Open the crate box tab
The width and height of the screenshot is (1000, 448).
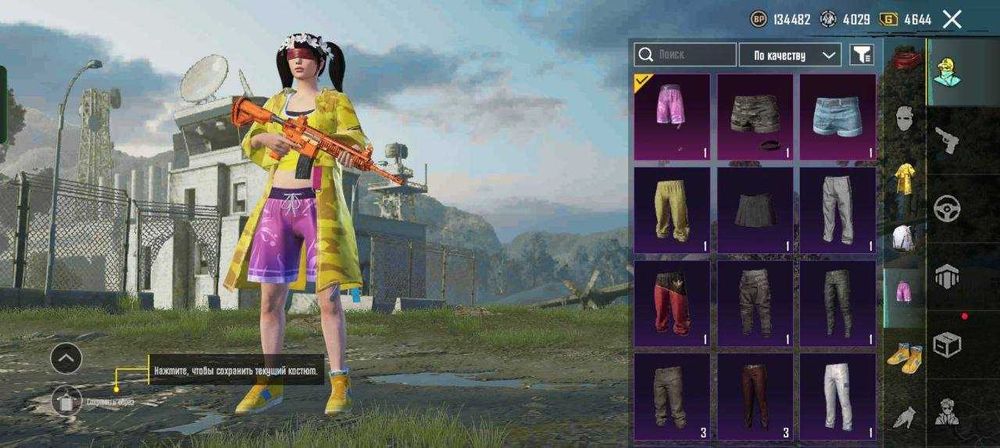pyautogui.click(x=946, y=345)
